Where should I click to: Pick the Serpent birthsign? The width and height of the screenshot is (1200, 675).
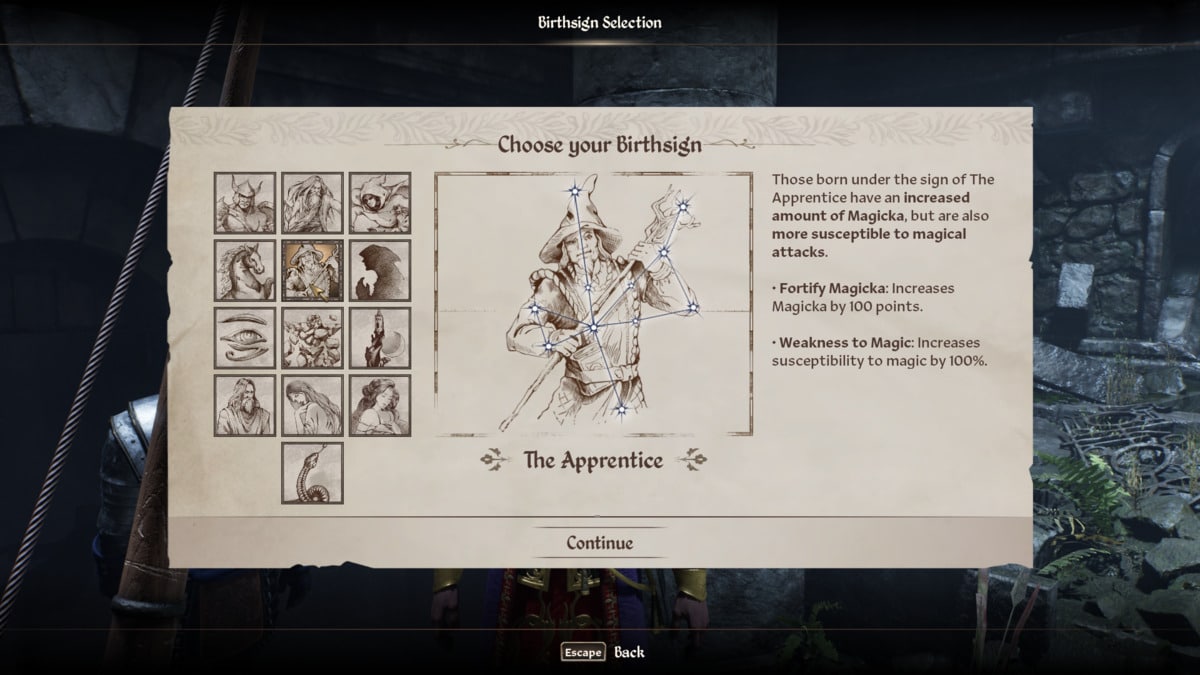coord(312,473)
